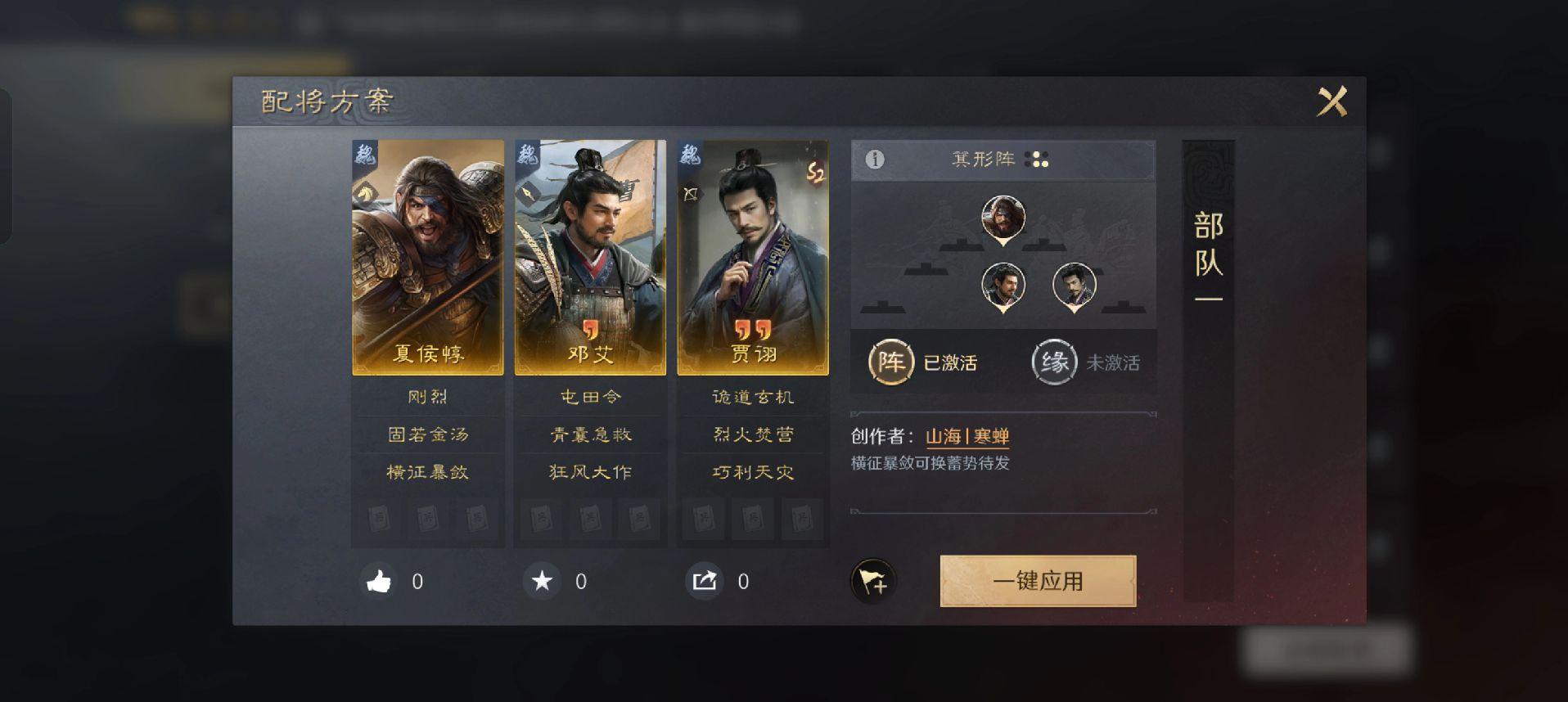The height and width of the screenshot is (702, 1568).
Task: Click the flag-plus icon button
Action: point(873,582)
